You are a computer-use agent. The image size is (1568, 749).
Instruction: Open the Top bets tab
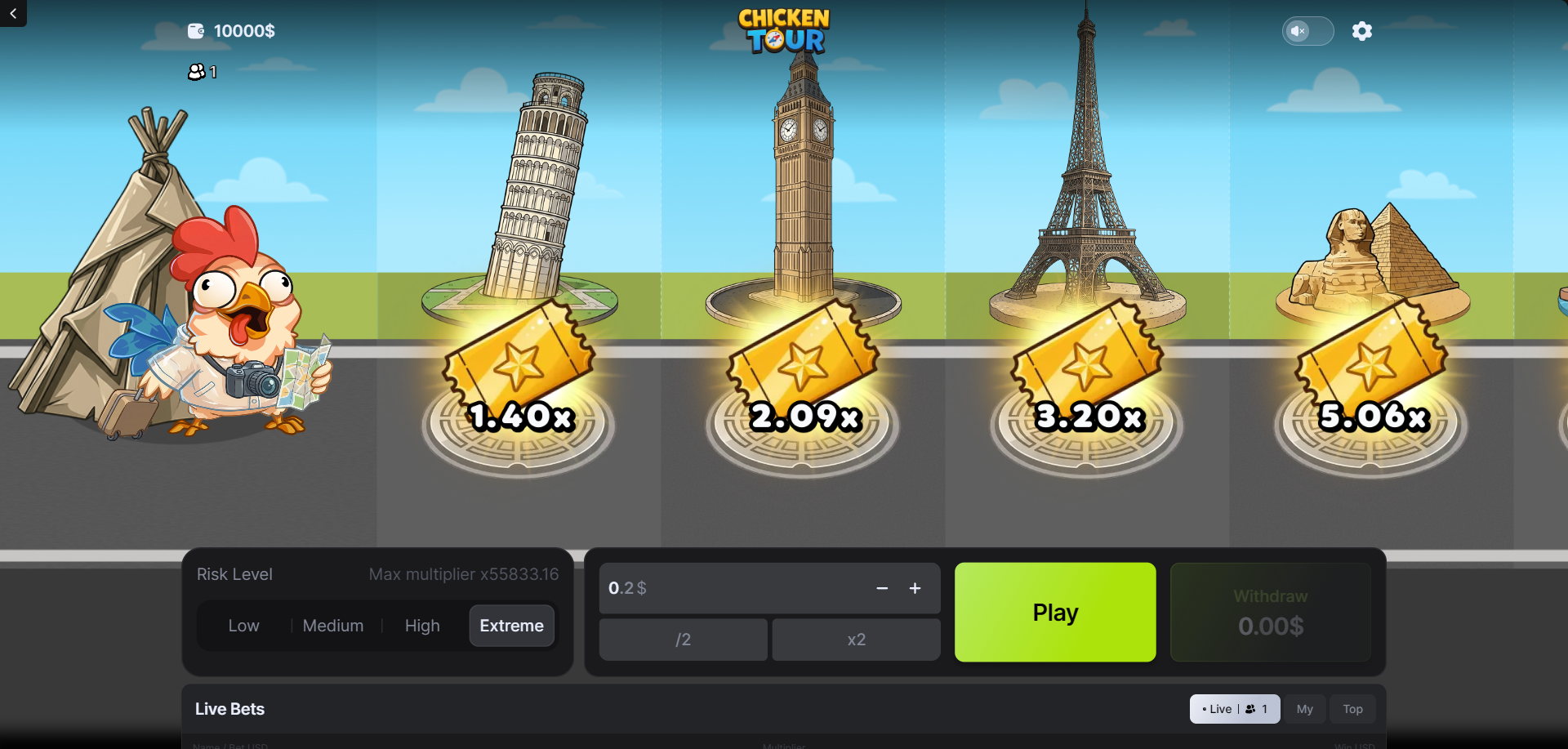(x=1352, y=709)
